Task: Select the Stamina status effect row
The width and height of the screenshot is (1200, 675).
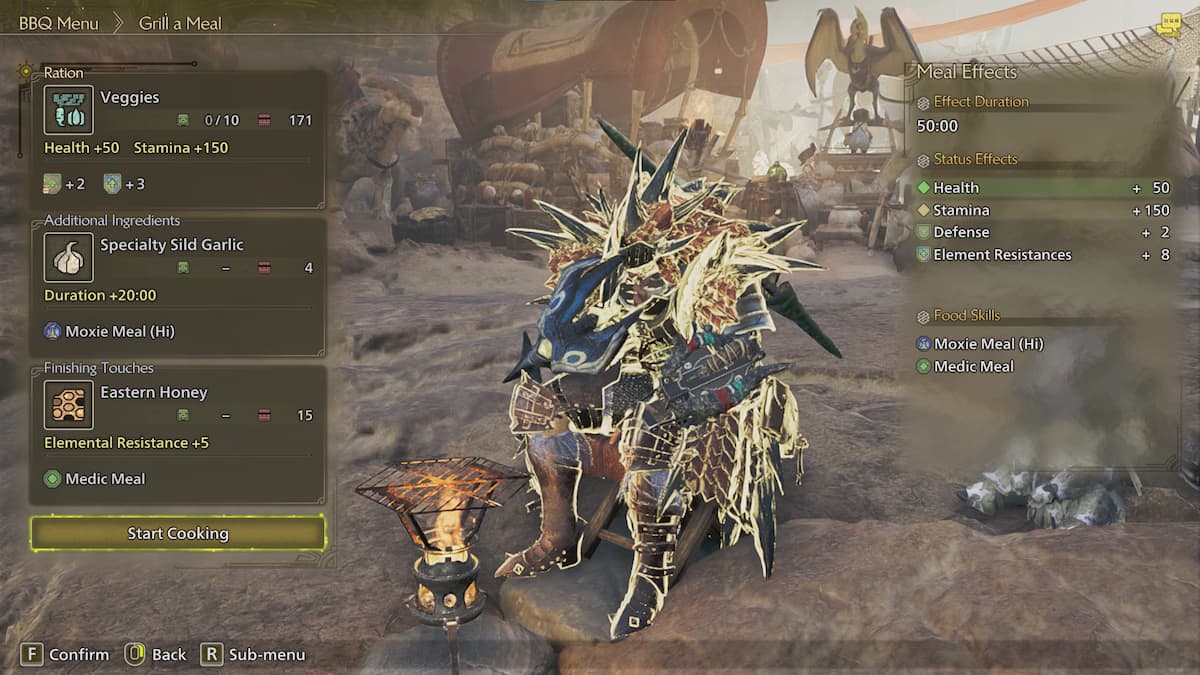Action: pos(1043,210)
